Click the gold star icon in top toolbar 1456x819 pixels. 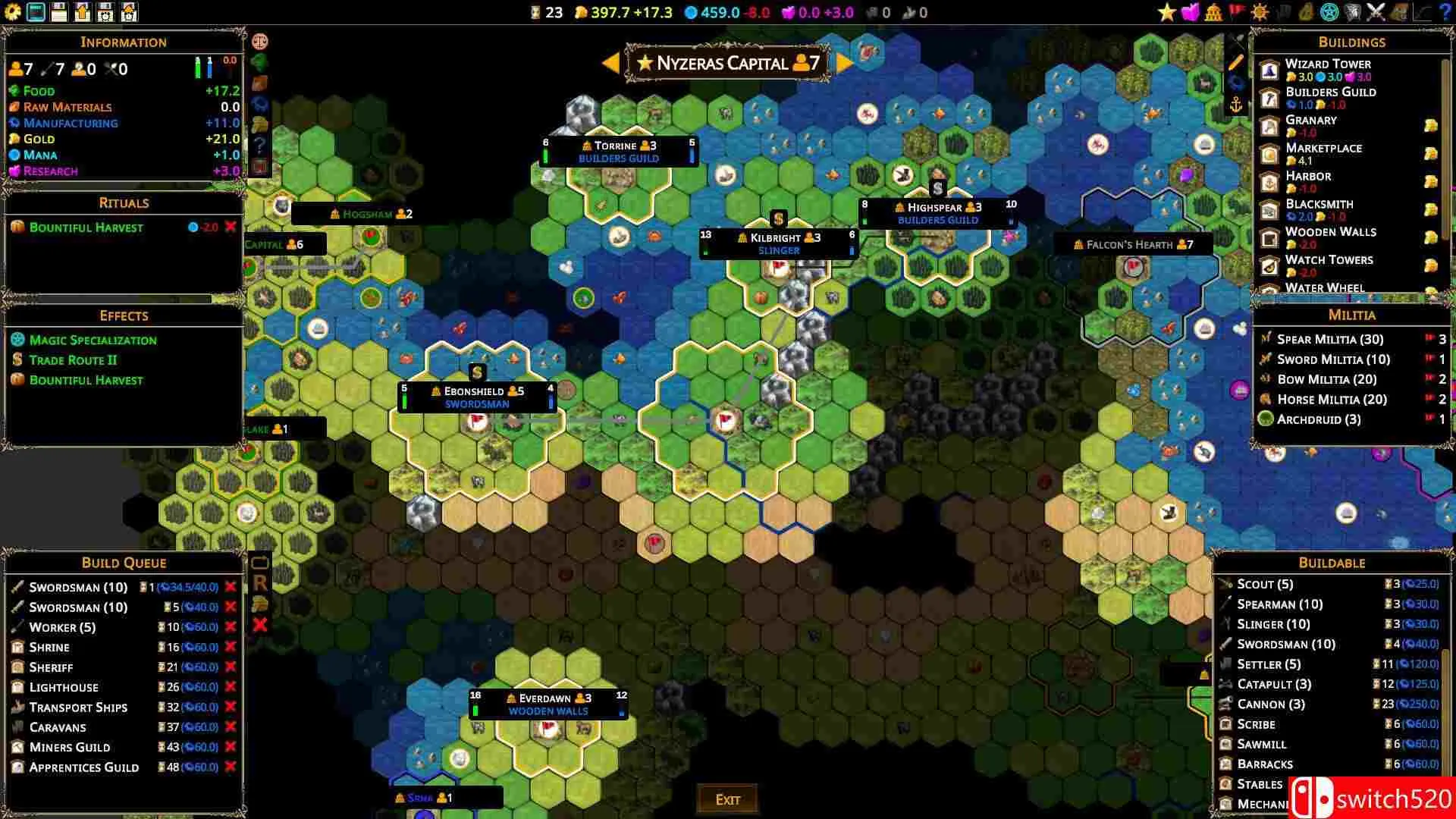pyautogui.click(x=1166, y=12)
